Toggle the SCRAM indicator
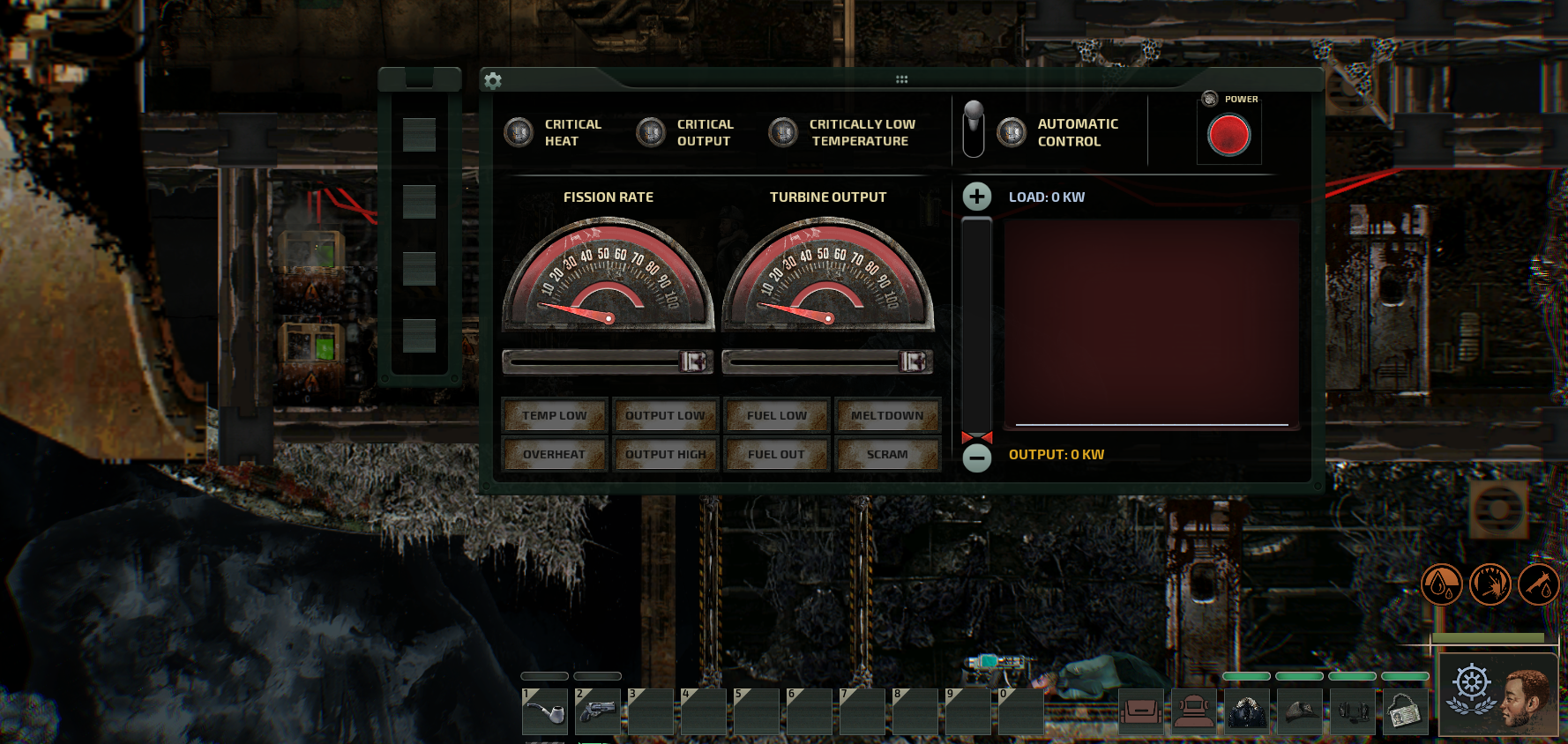Viewport: 1568px width, 744px height. tap(888, 453)
